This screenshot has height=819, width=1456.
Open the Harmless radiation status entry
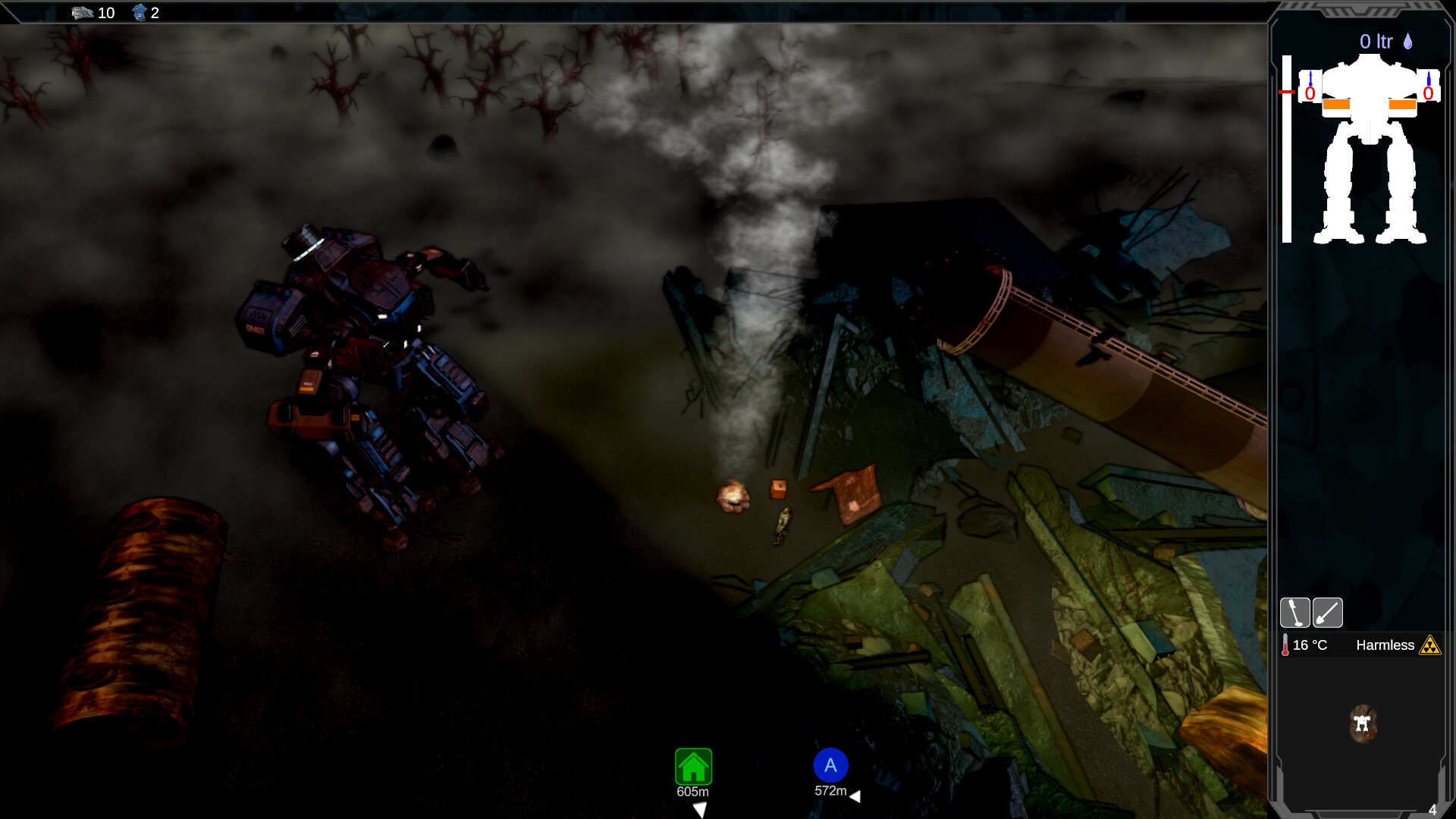point(1386,645)
